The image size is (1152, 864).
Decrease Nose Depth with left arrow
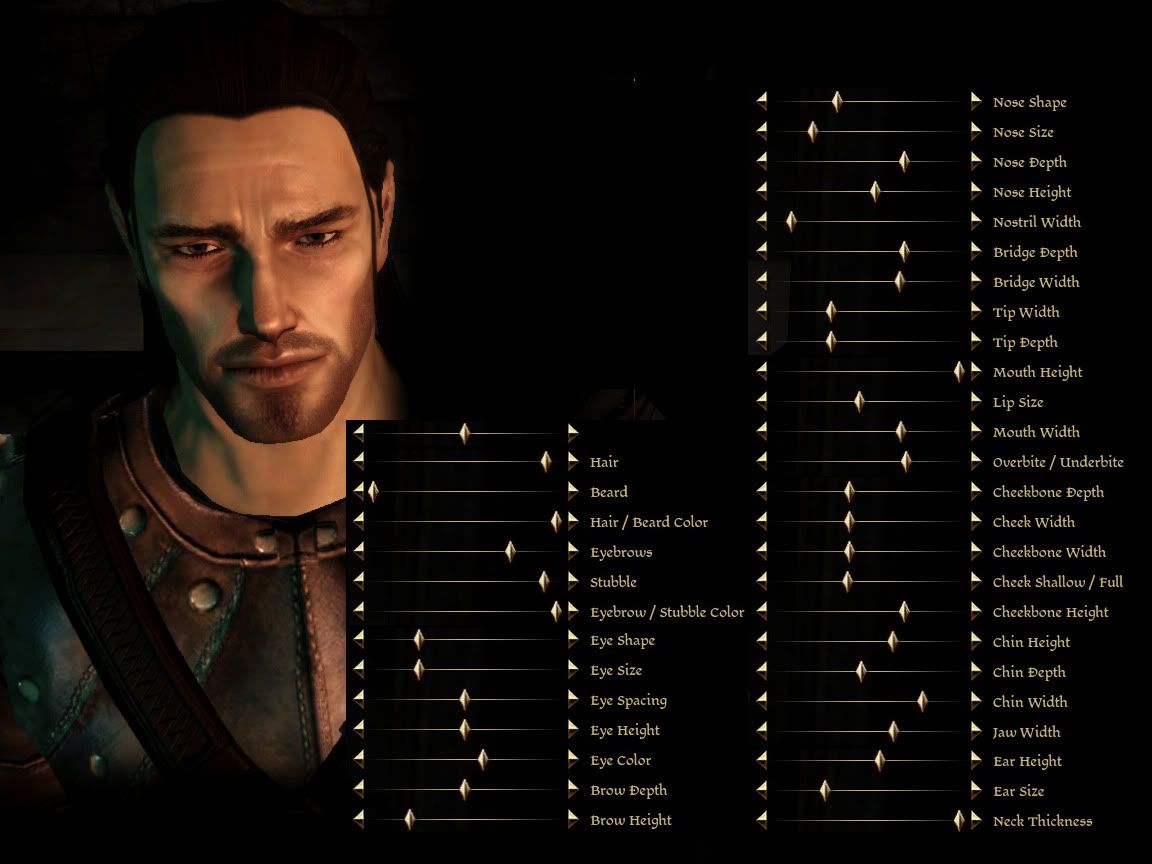(x=762, y=161)
